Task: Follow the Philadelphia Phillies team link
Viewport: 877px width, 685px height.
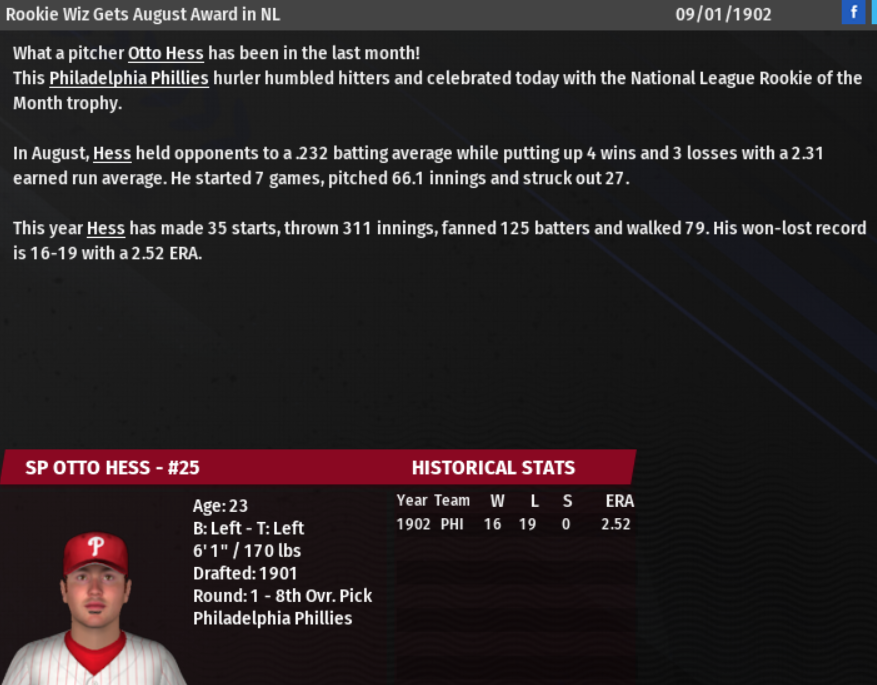Action: point(129,78)
